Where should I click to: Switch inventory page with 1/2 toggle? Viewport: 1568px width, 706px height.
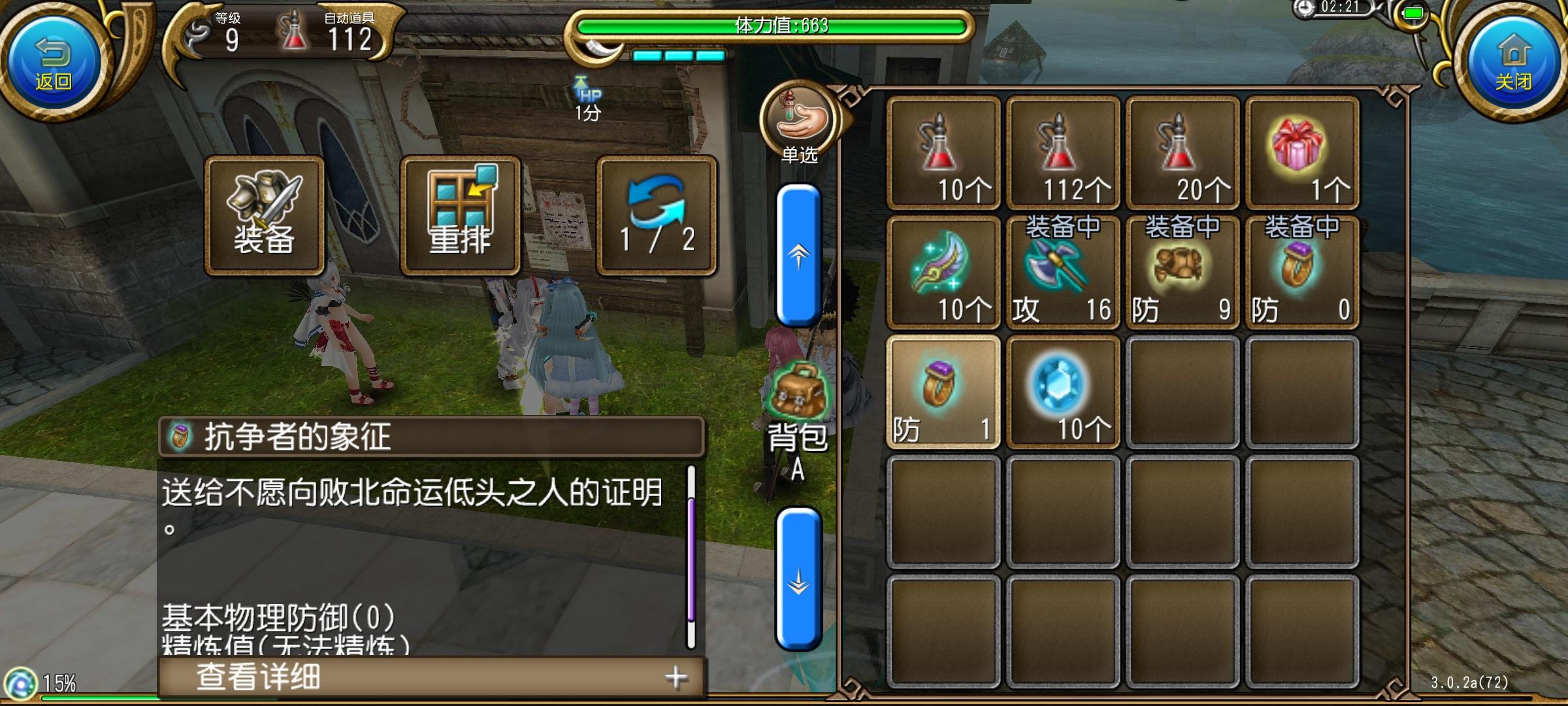coord(653,216)
